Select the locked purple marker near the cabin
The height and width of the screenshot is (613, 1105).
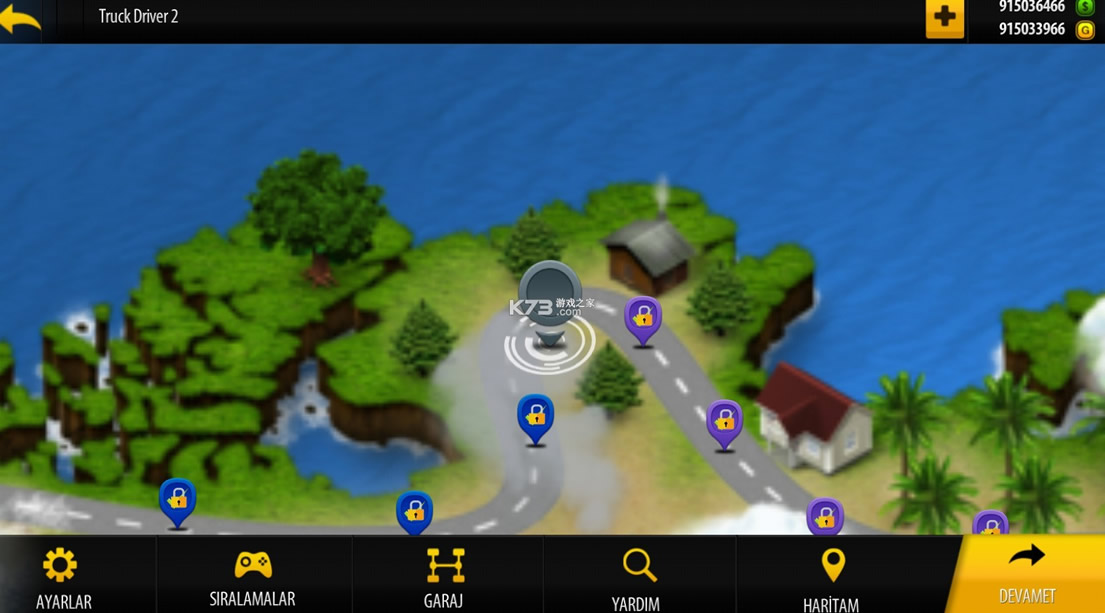(x=643, y=320)
